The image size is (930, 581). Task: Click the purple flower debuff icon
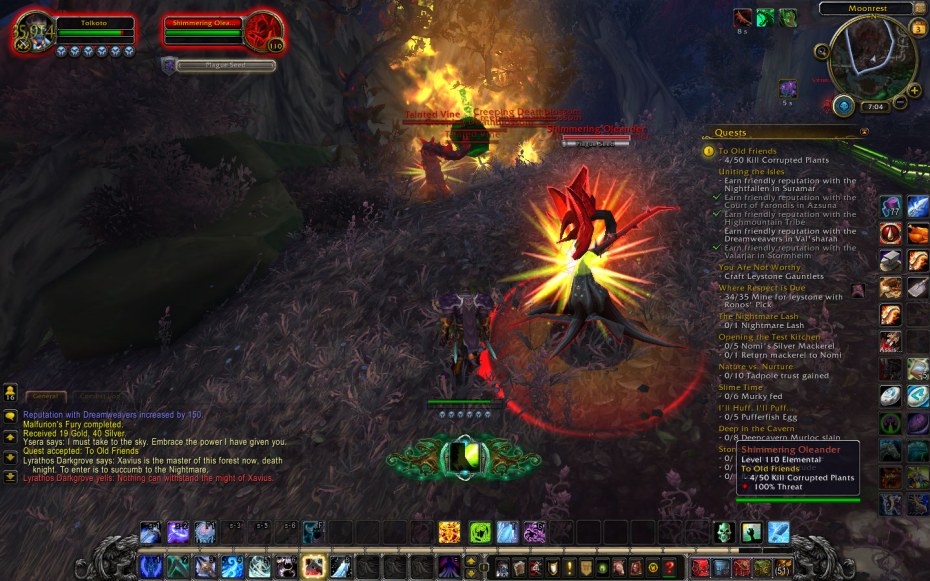[788, 88]
